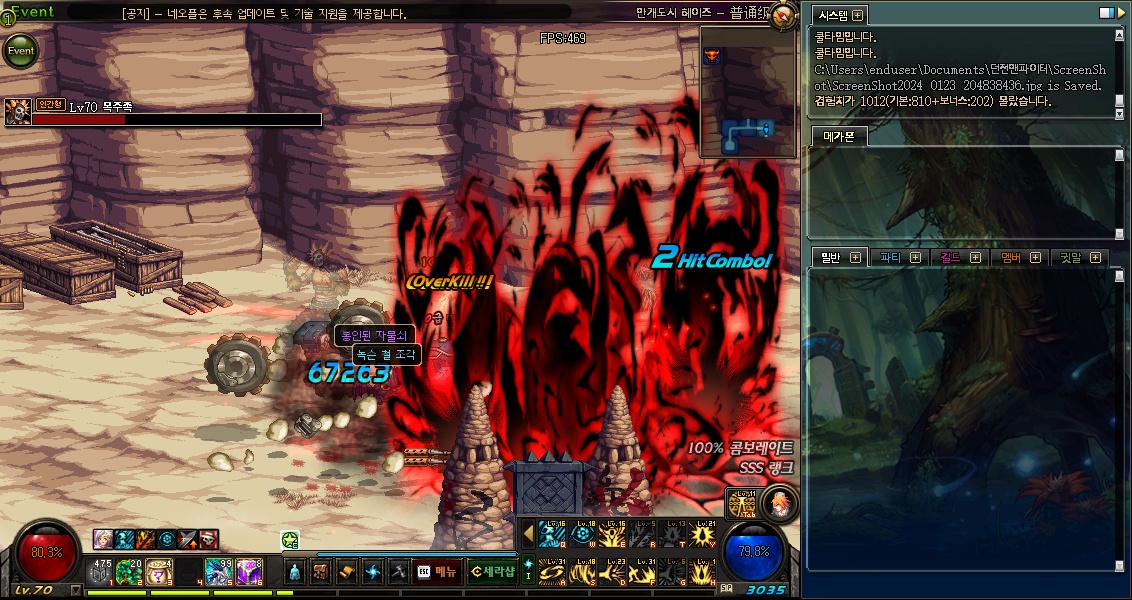Use the green tree item with 20 count
This screenshot has height=600, width=1132.
click(130, 572)
